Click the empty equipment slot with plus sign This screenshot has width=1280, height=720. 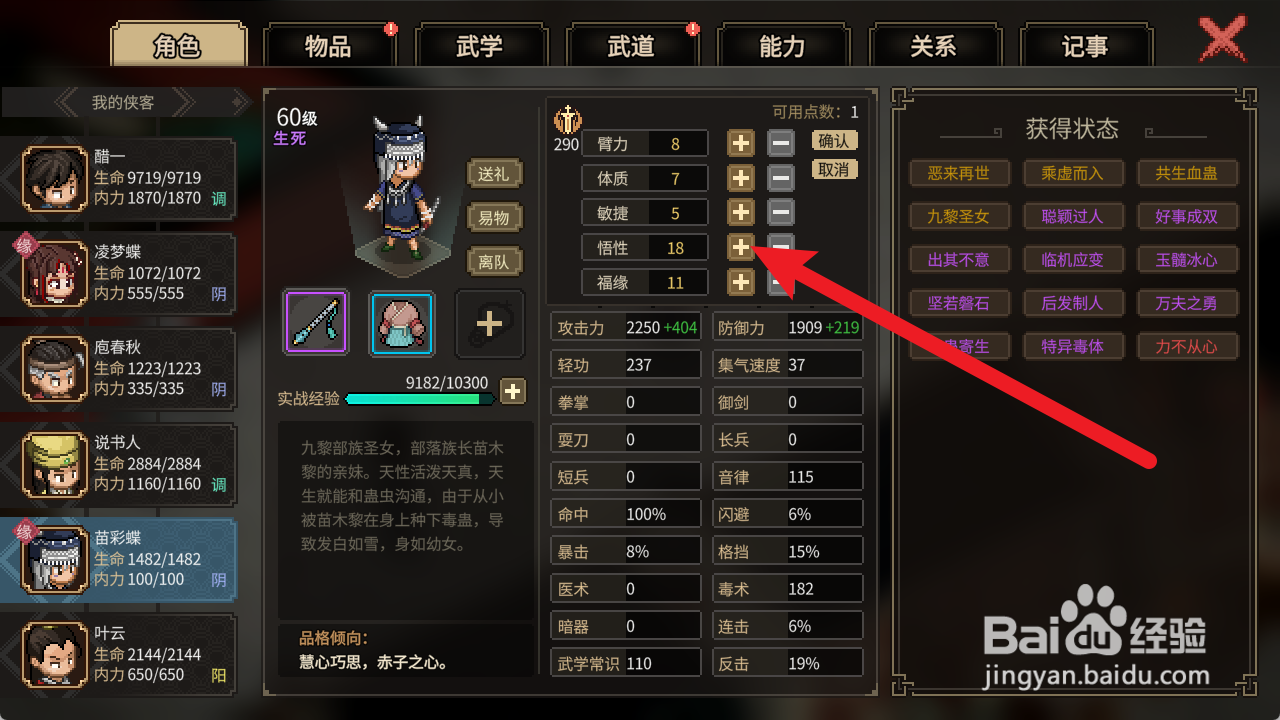489,322
